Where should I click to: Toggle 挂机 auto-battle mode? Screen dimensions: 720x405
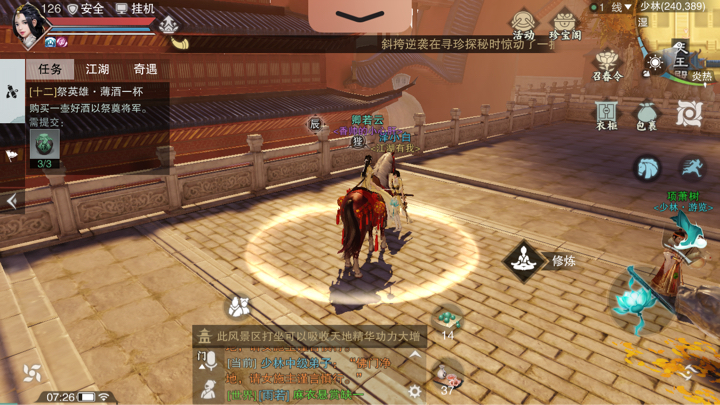(x=135, y=9)
